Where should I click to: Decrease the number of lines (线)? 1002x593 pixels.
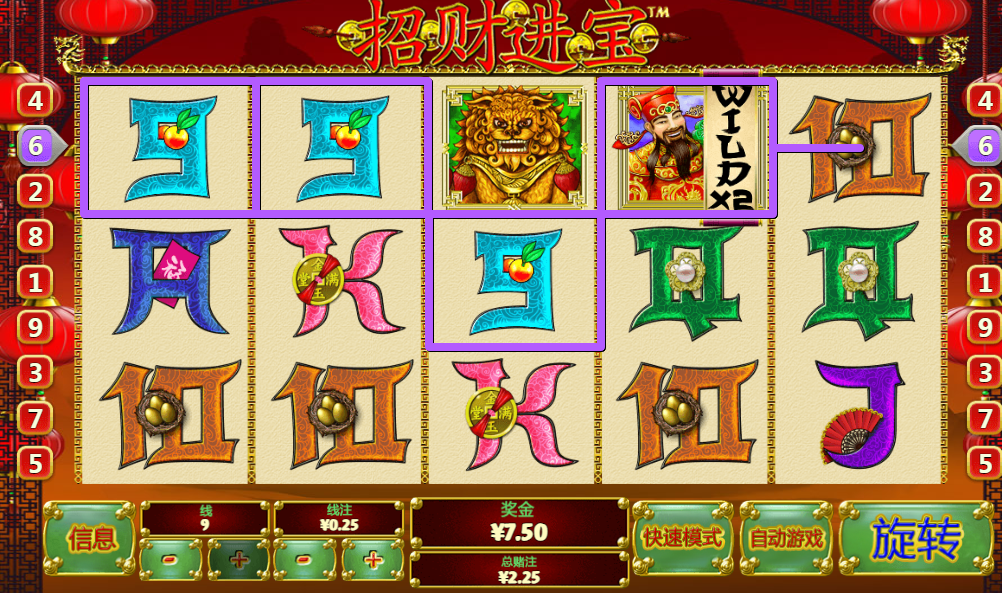click(x=171, y=560)
